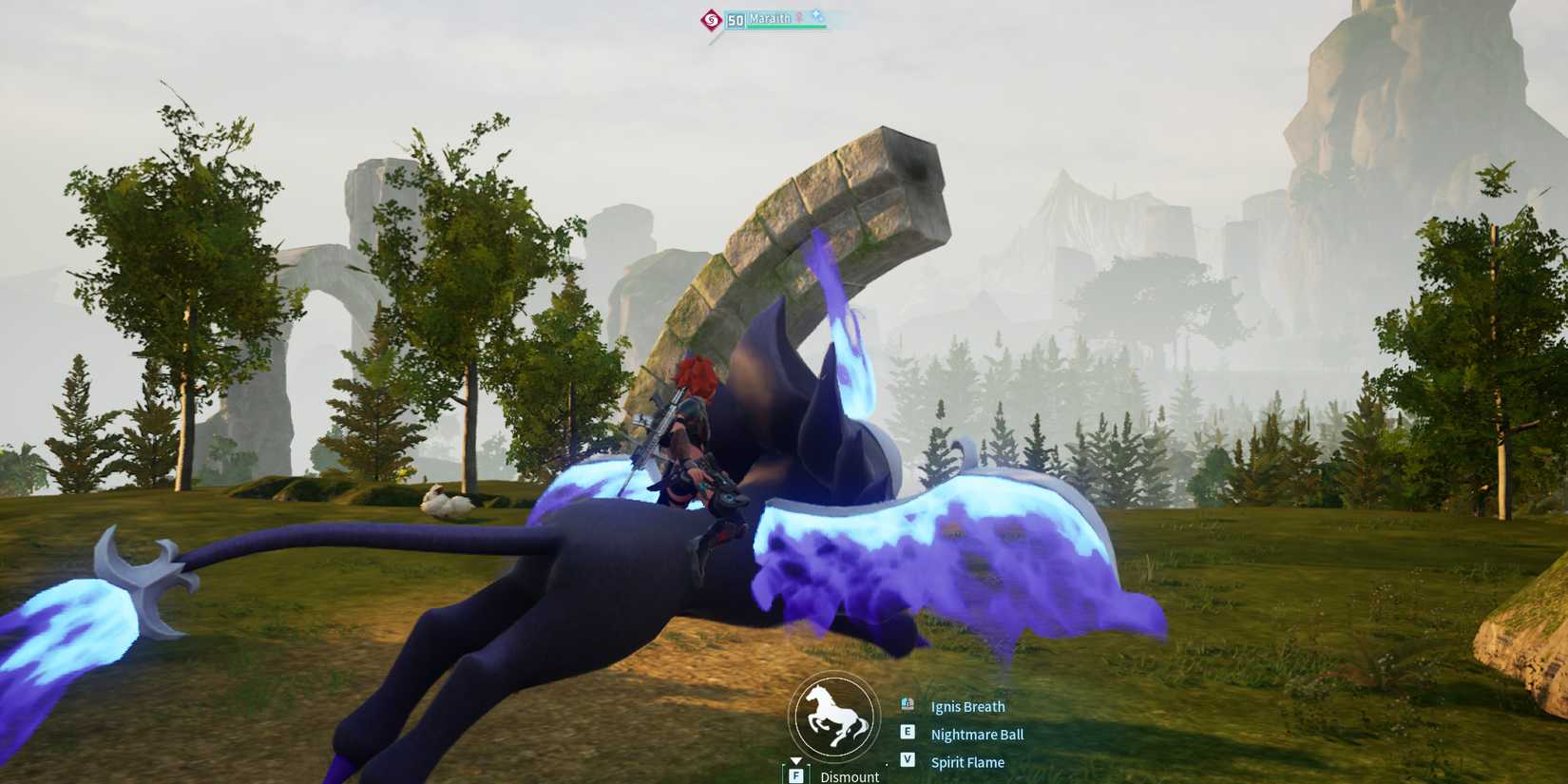This screenshot has width=1568, height=784.
Task: Select the Ignis Breath skill label
Action: coord(967,706)
